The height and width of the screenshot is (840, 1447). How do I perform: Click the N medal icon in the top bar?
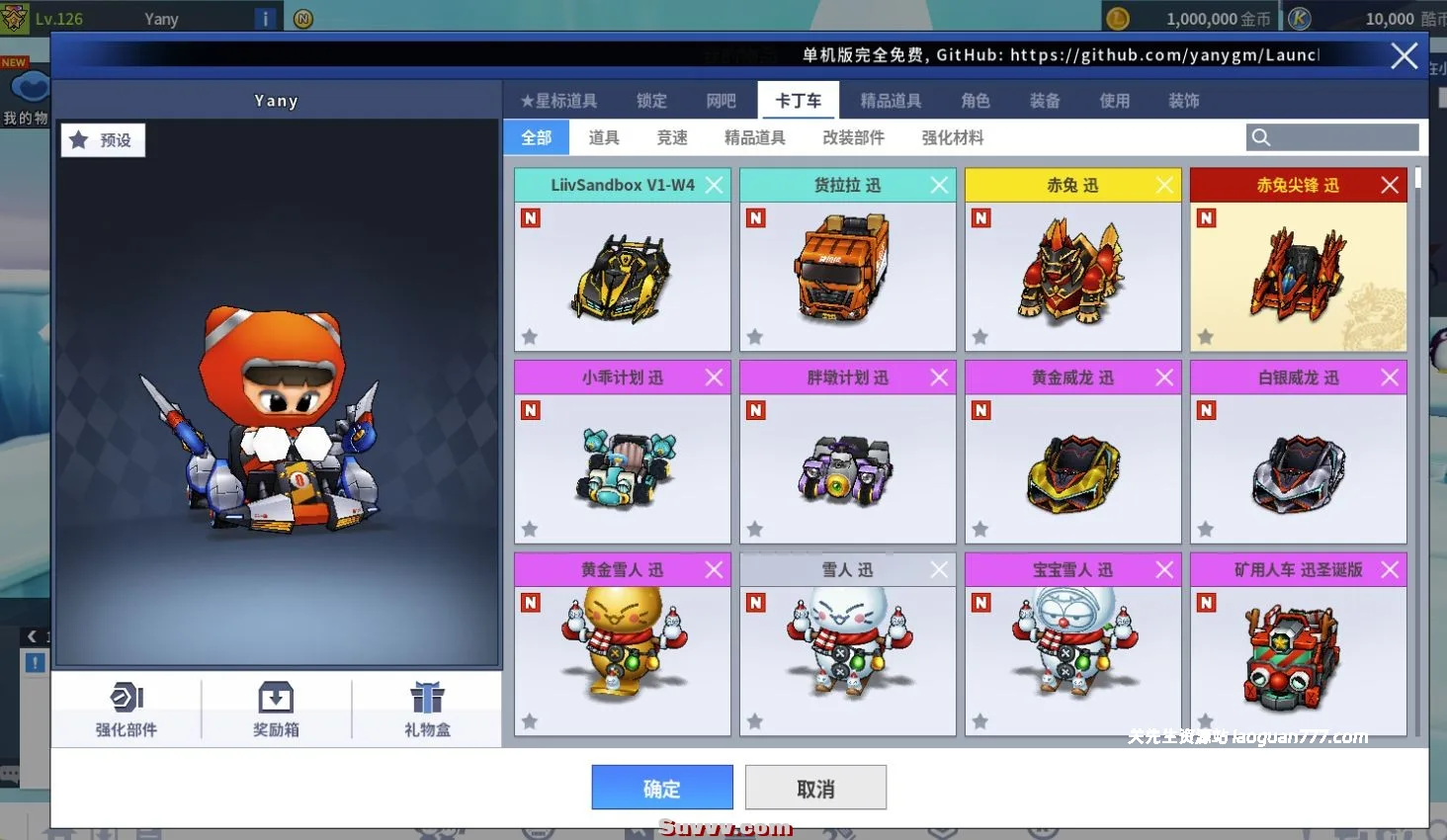(x=302, y=18)
